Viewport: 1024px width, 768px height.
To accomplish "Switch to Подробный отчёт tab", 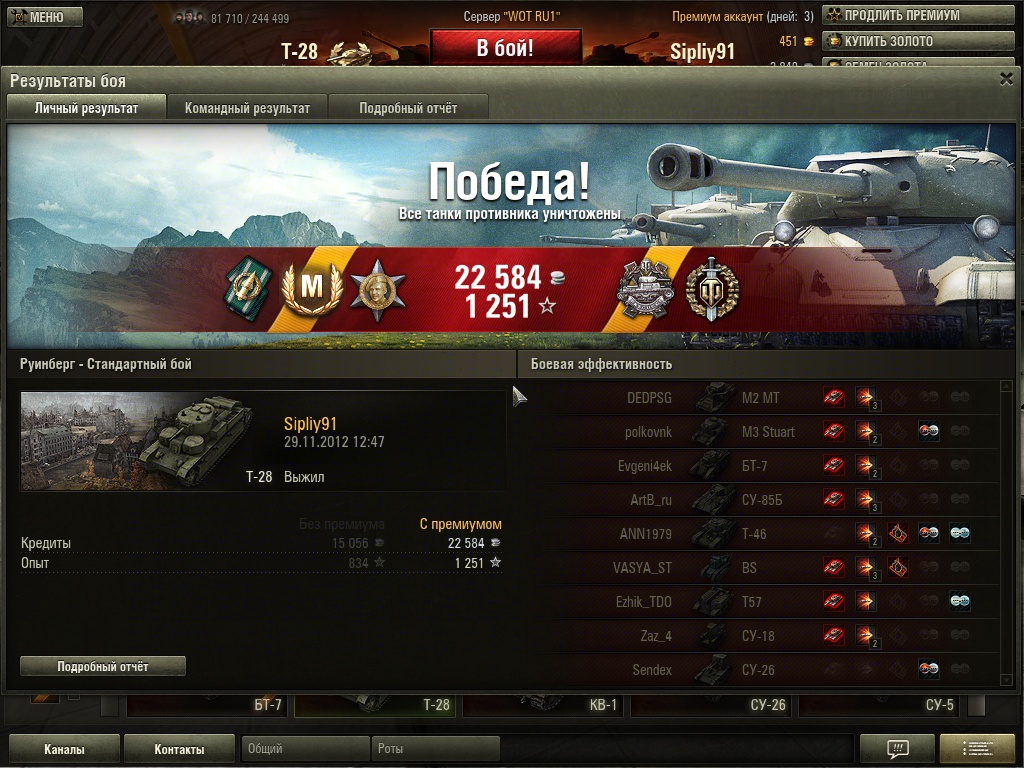I will [x=408, y=108].
